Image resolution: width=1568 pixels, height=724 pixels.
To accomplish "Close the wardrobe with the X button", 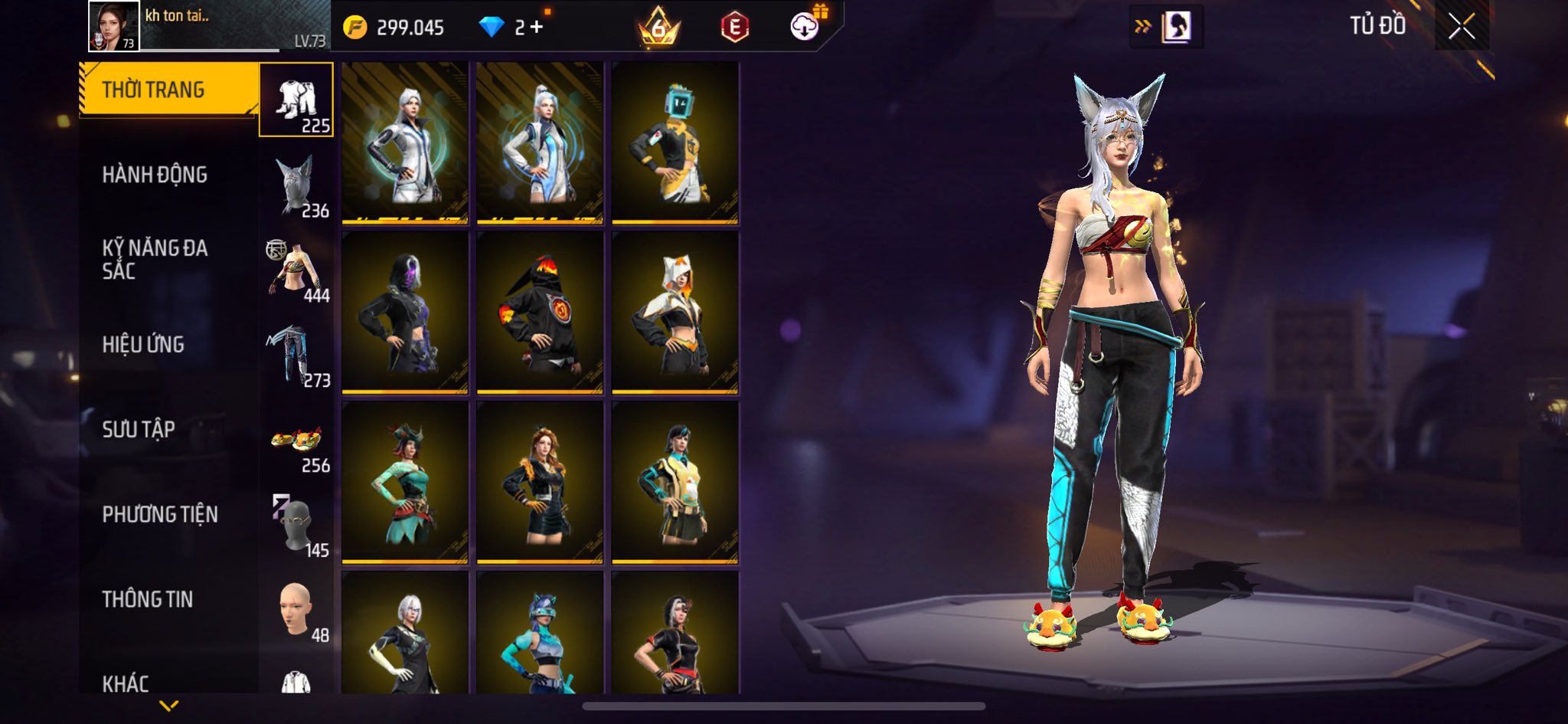I will 1461,27.
